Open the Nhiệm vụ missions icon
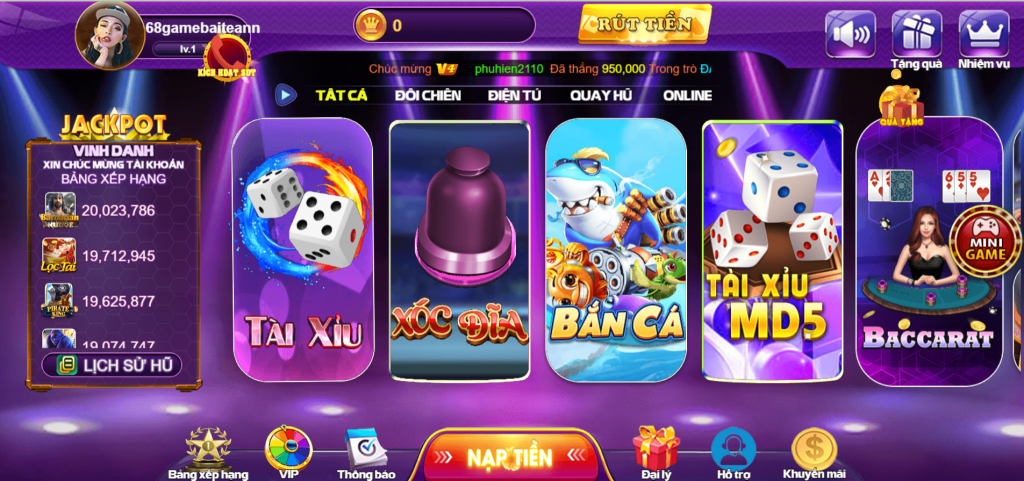The width and height of the screenshot is (1024, 481). 983,34
